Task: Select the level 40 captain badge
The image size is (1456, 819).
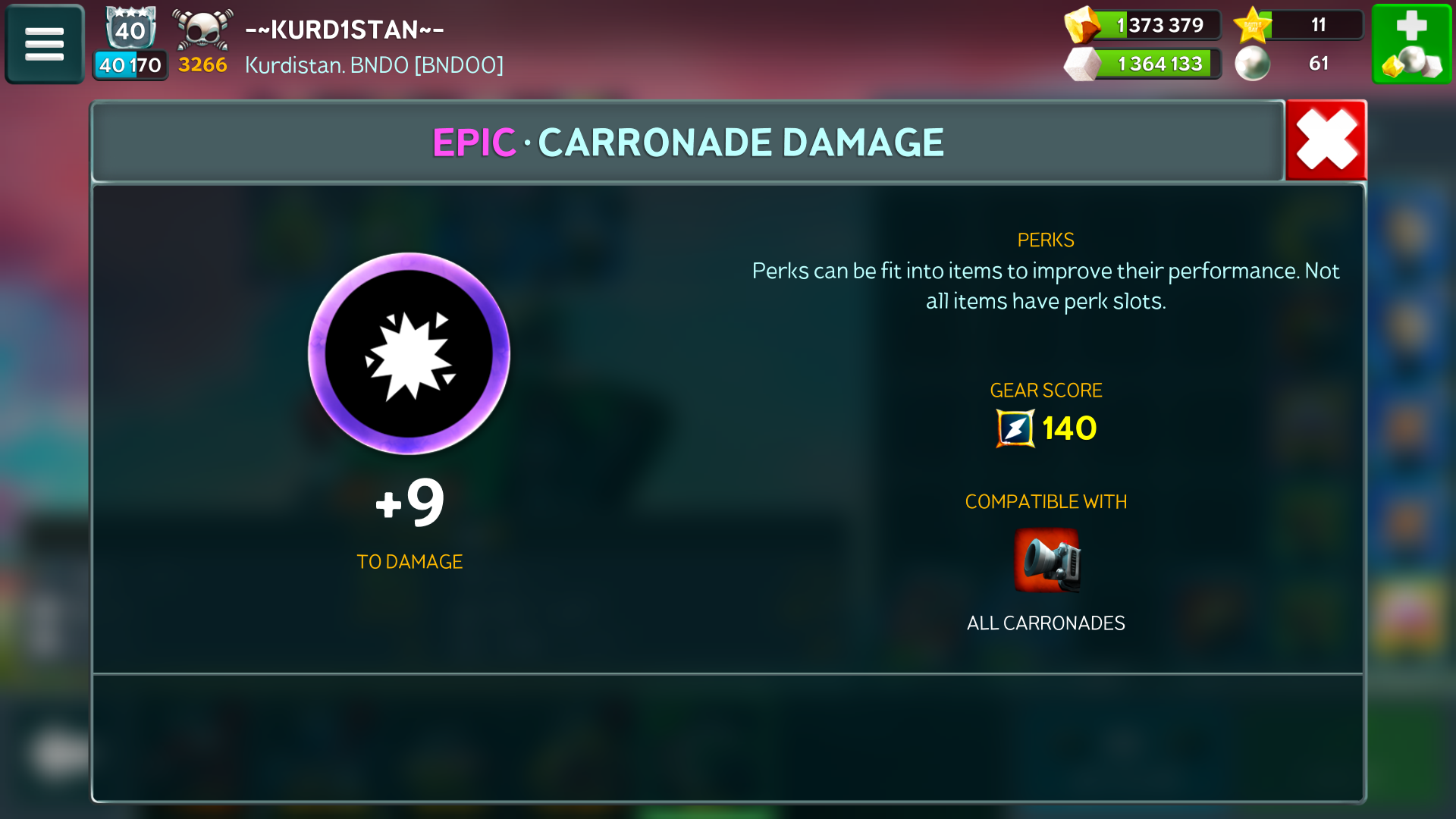Action: tap(130, 30)
